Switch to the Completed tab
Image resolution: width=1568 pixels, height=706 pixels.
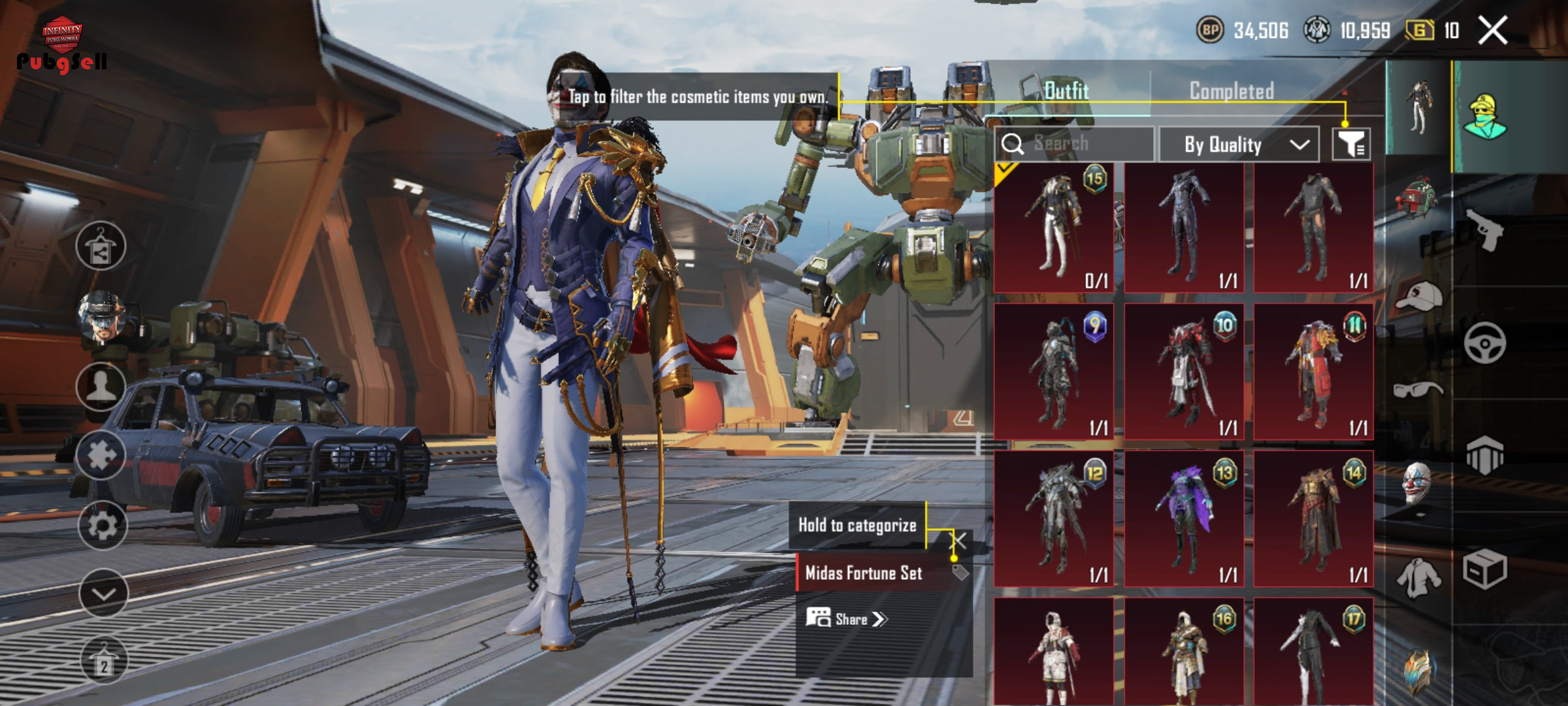[1232, 91]
